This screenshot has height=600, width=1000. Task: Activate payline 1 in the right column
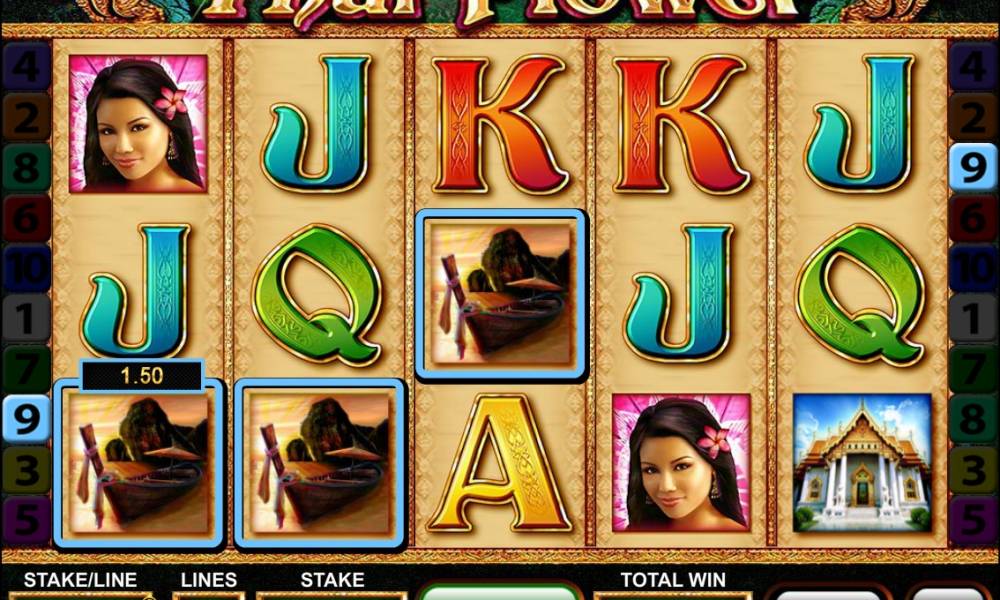973,319
